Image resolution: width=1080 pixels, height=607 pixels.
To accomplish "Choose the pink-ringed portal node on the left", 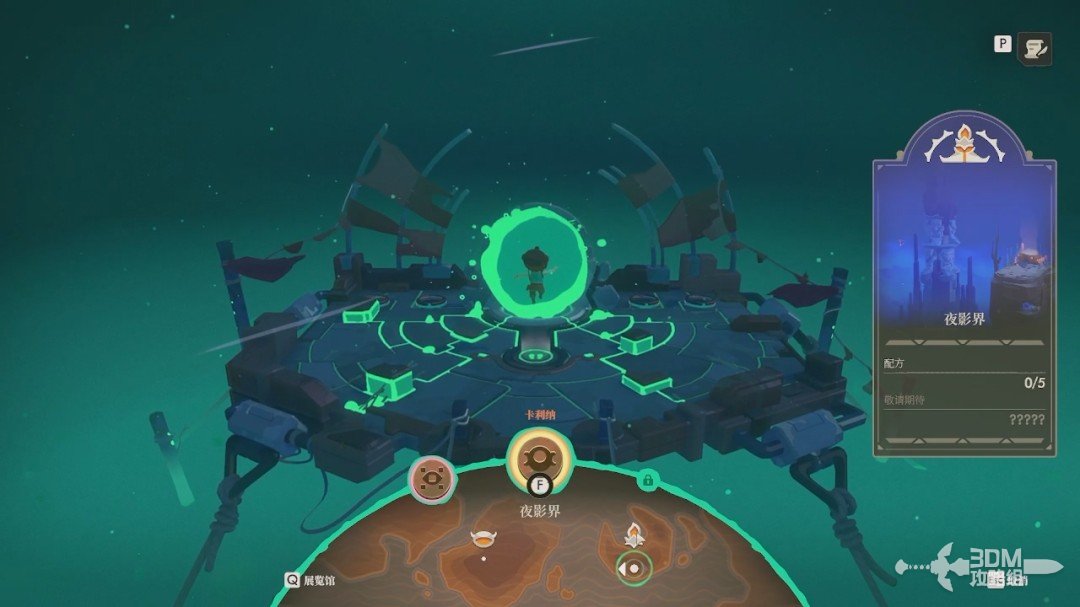I will coord(432,480).
